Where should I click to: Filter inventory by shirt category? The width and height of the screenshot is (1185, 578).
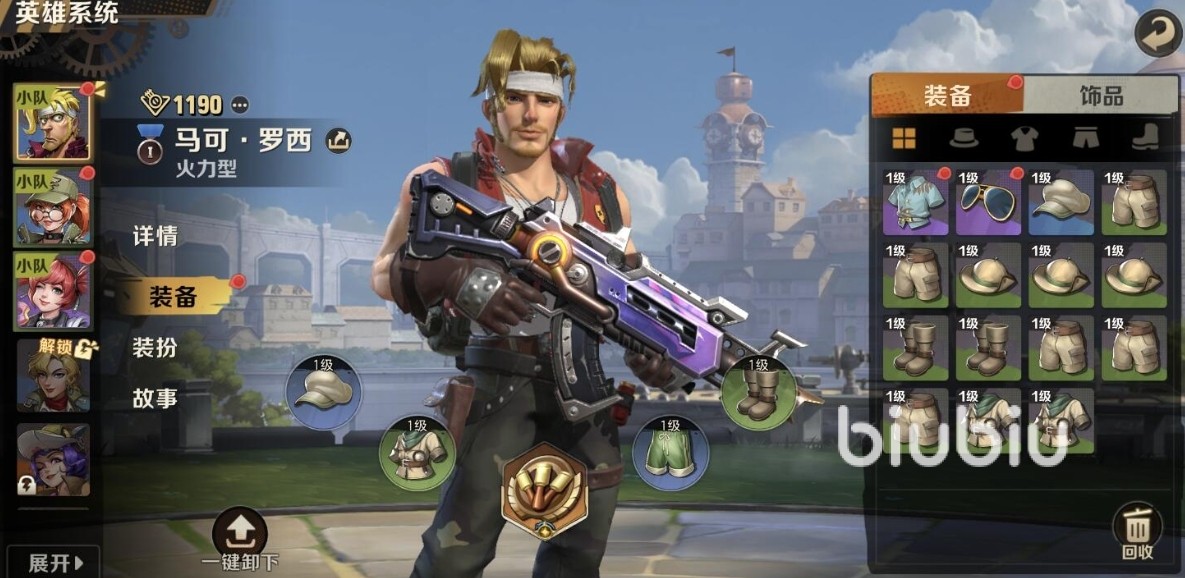[x=1024, y=138]
